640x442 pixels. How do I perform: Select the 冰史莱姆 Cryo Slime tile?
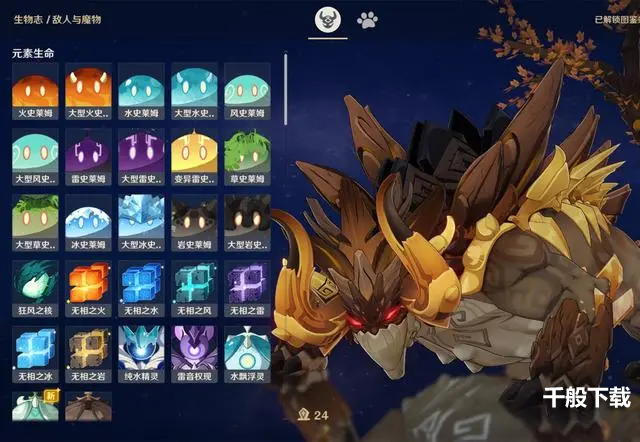(87, 219)
